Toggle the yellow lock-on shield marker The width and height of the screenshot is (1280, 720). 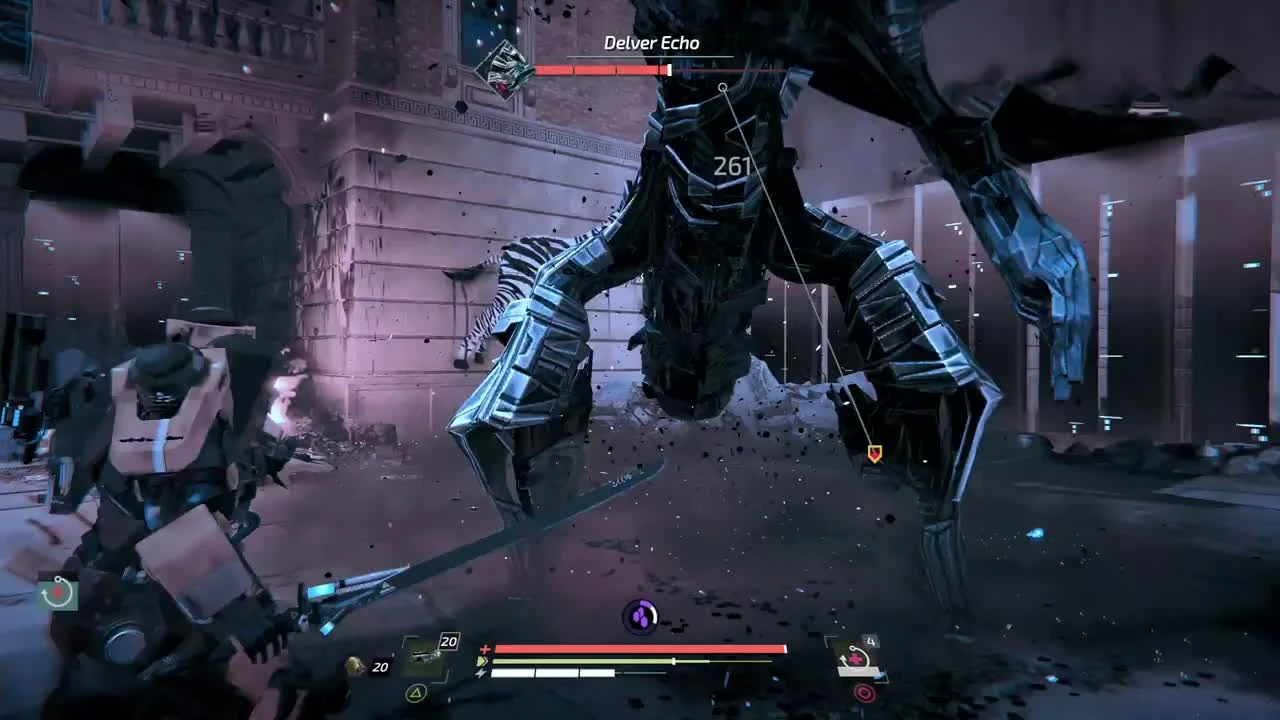pyautogui.click(x=873, y=452)
